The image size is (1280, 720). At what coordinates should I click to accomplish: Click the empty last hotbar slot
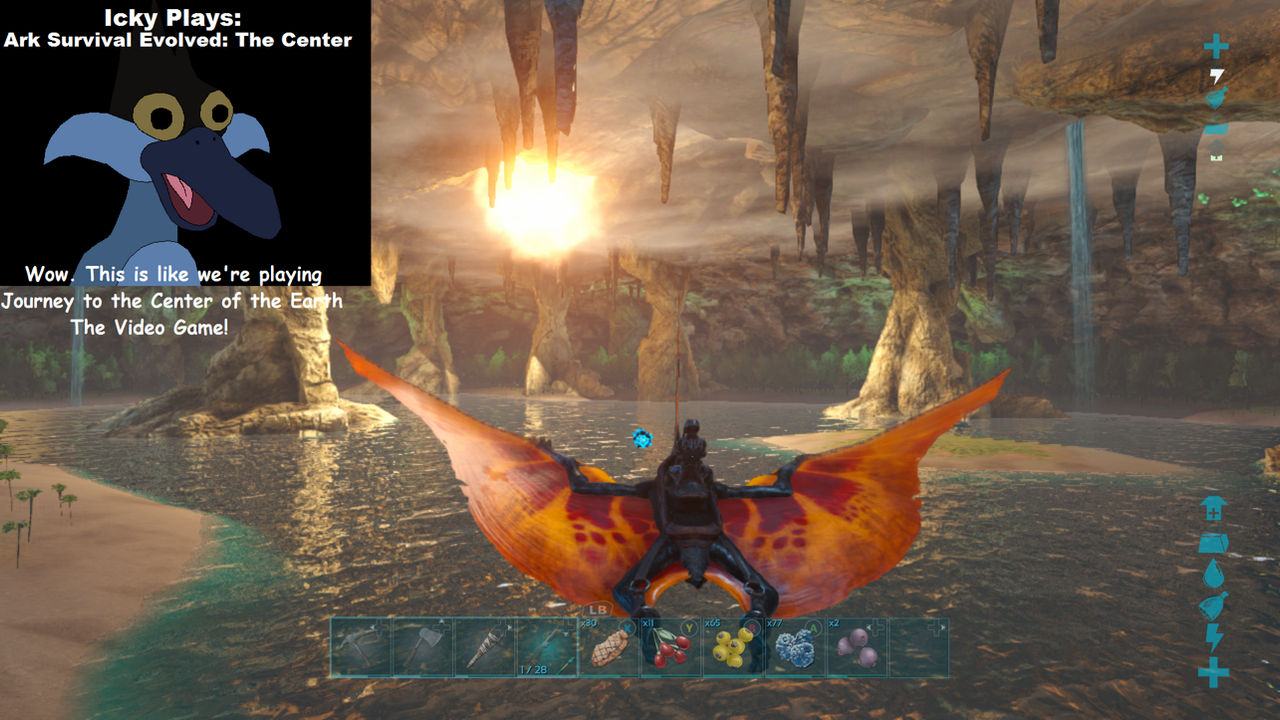coord(919,647)
